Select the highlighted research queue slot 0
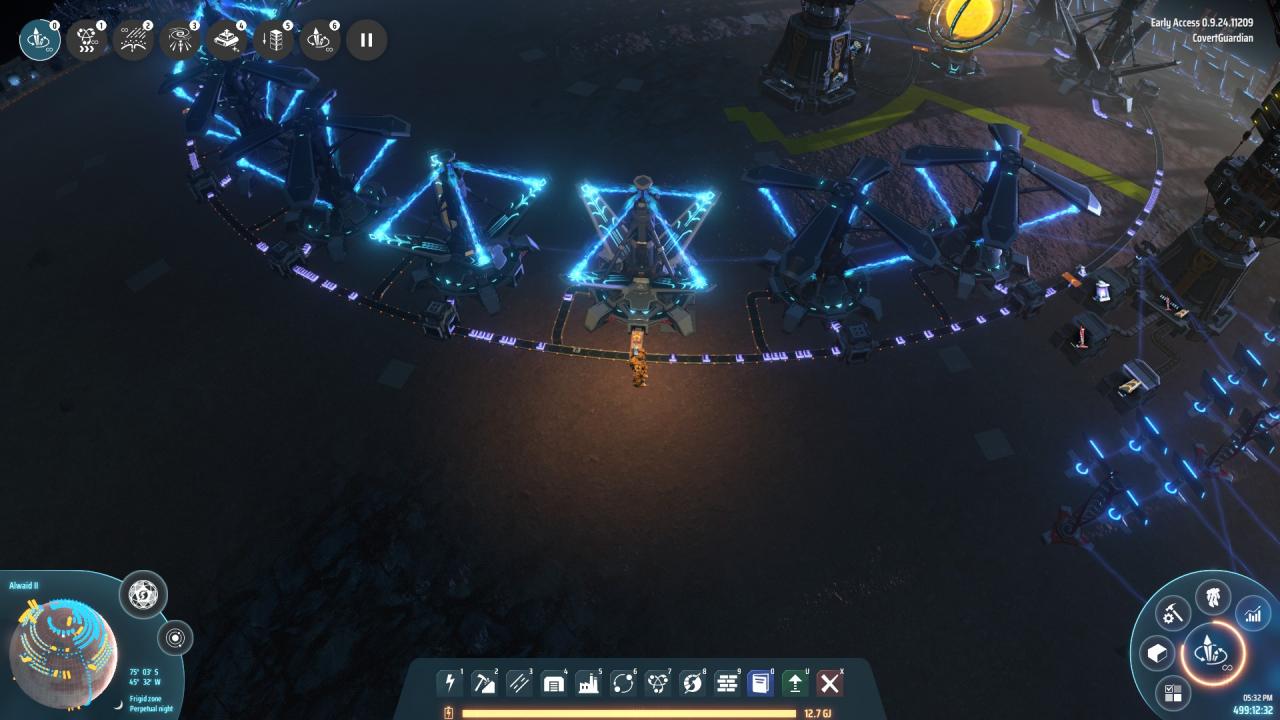Image resolution: width=1280 pixels, height=720 pixels. (40, 40)
